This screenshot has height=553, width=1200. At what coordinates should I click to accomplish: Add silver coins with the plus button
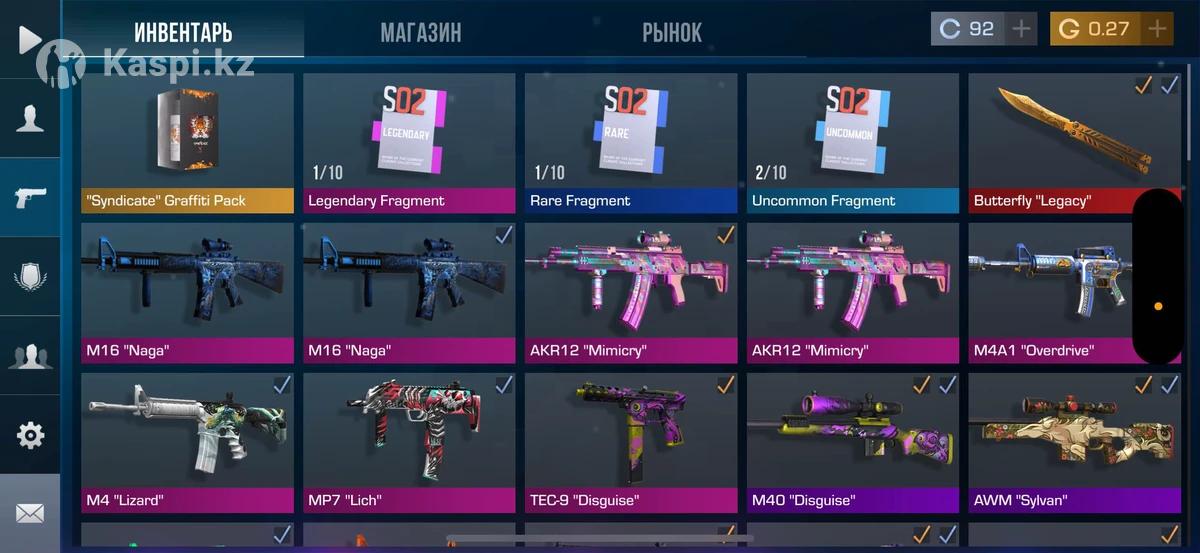click(1021, 29)
